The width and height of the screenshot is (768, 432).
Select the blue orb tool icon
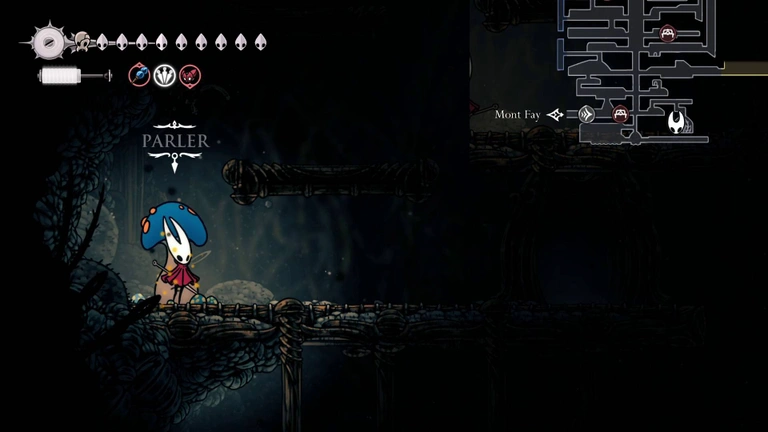pos(140,75)
